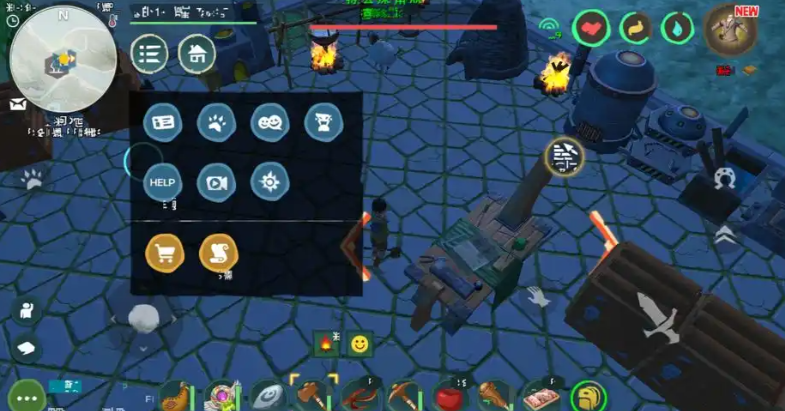
Task: Open the smiley faces social menu
Action: pos(270,123)
